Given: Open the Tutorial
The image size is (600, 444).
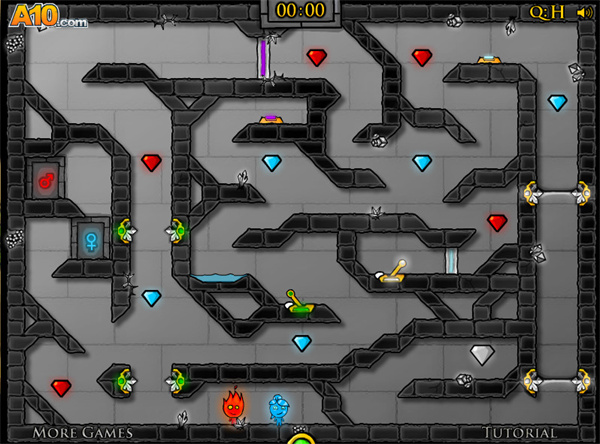Looking at the screenshot, I should click(x=519, y=433).
